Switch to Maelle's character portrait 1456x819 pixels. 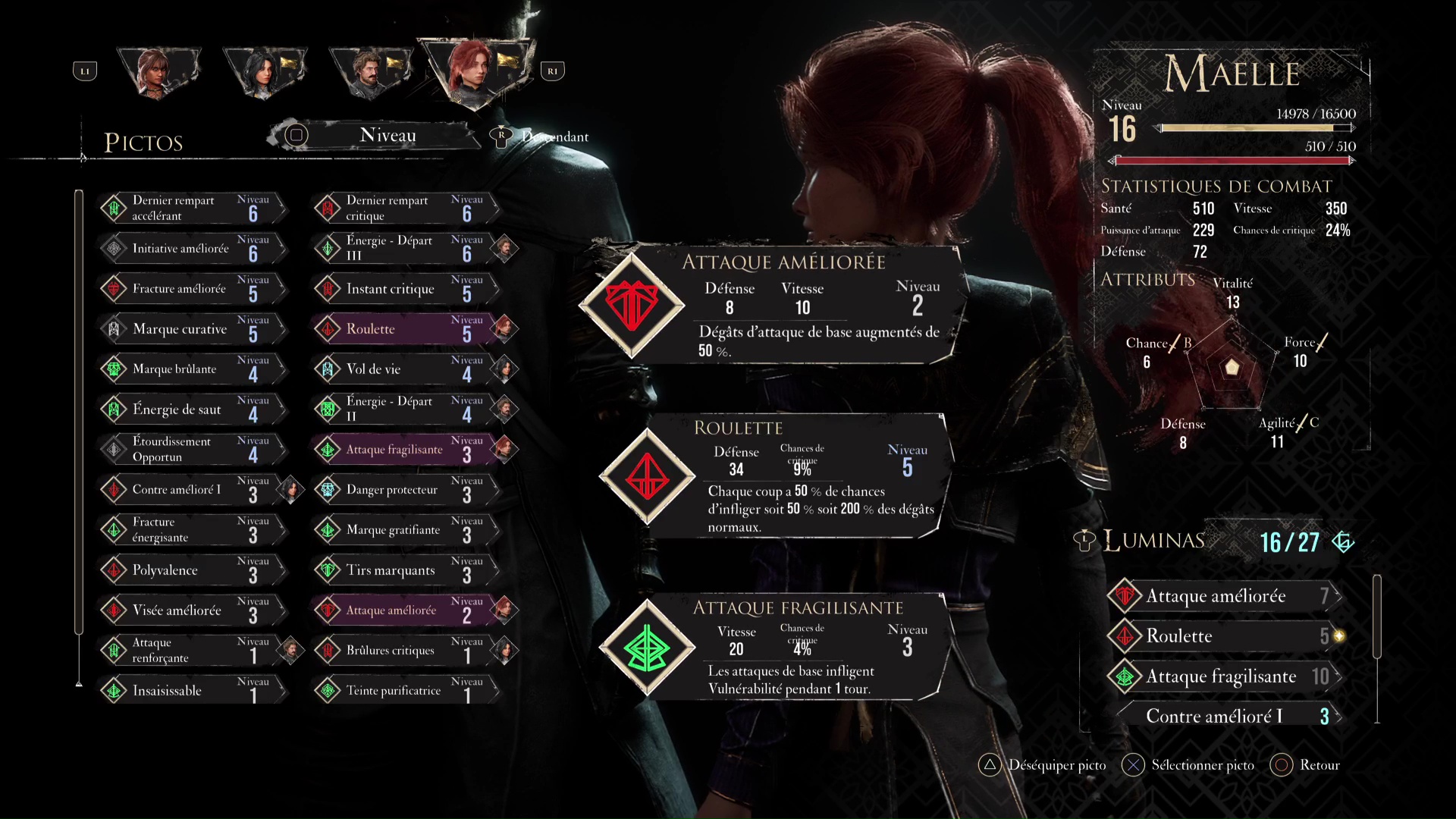pos(474,71)
